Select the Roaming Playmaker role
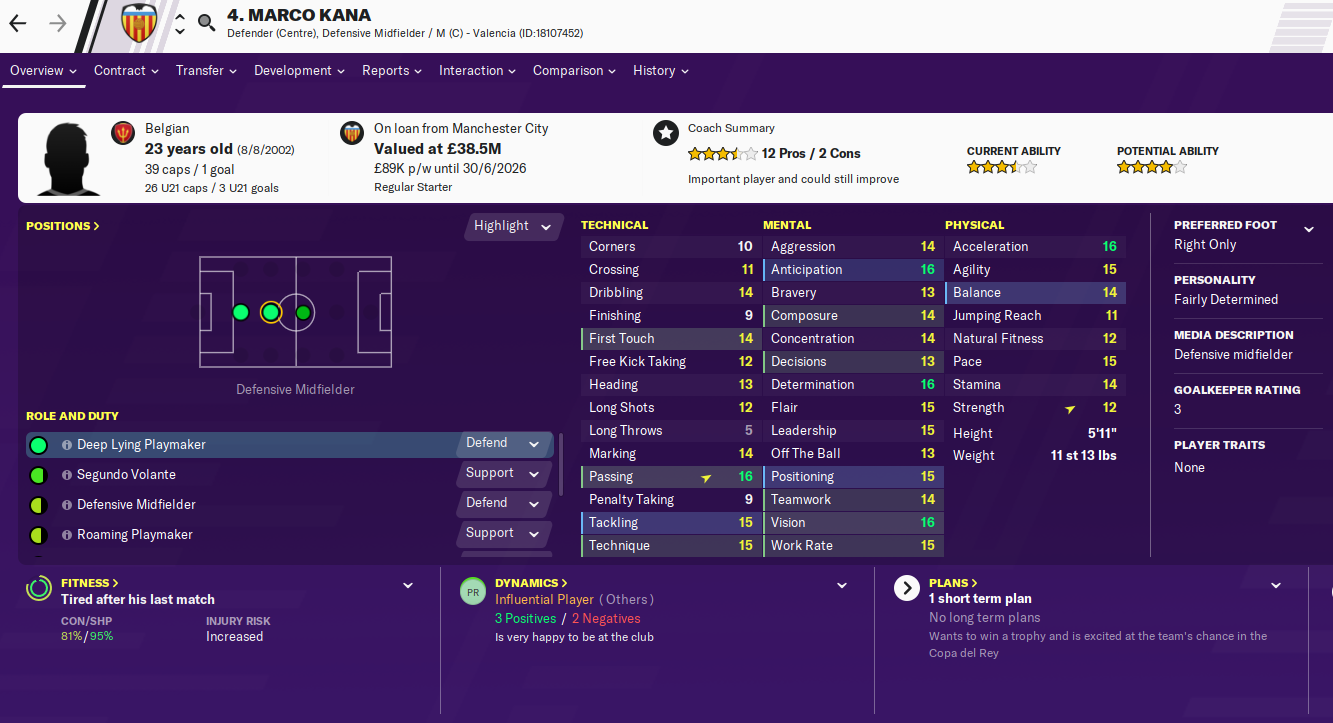The width and height of the screenshot is (1333, 723). [x=135, y=535]
